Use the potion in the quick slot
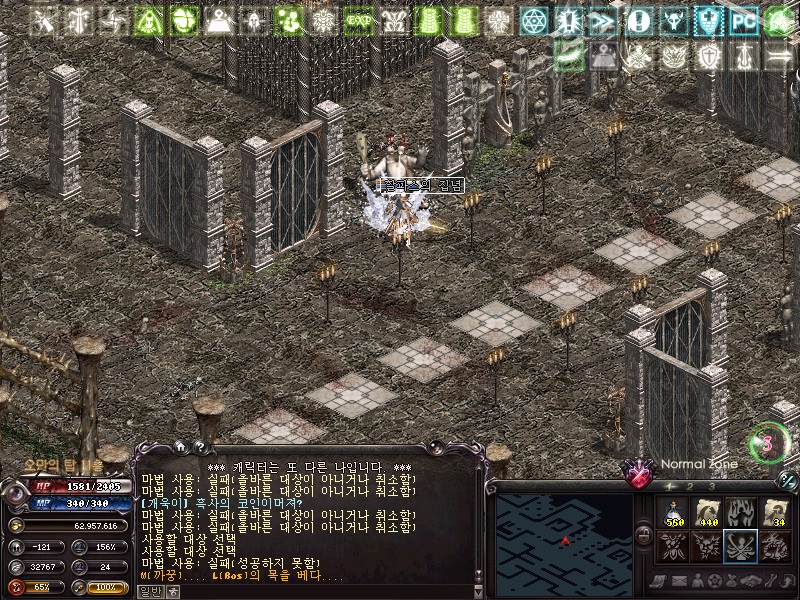 674,512
